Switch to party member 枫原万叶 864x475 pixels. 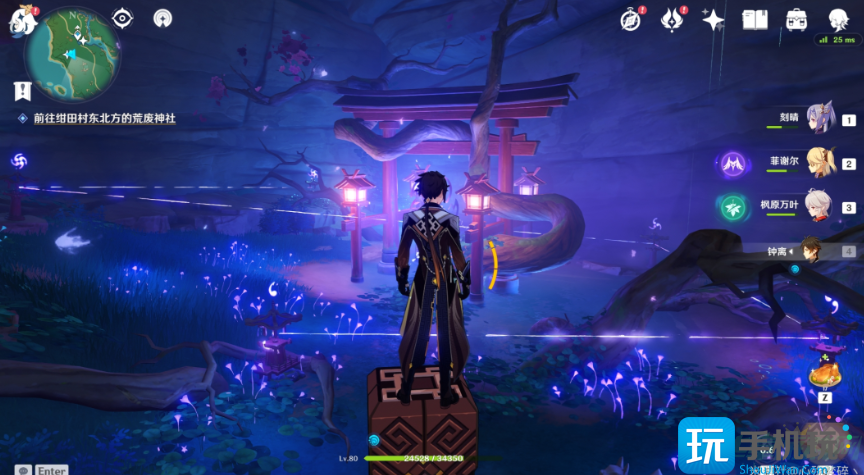[x=819, y=206]
